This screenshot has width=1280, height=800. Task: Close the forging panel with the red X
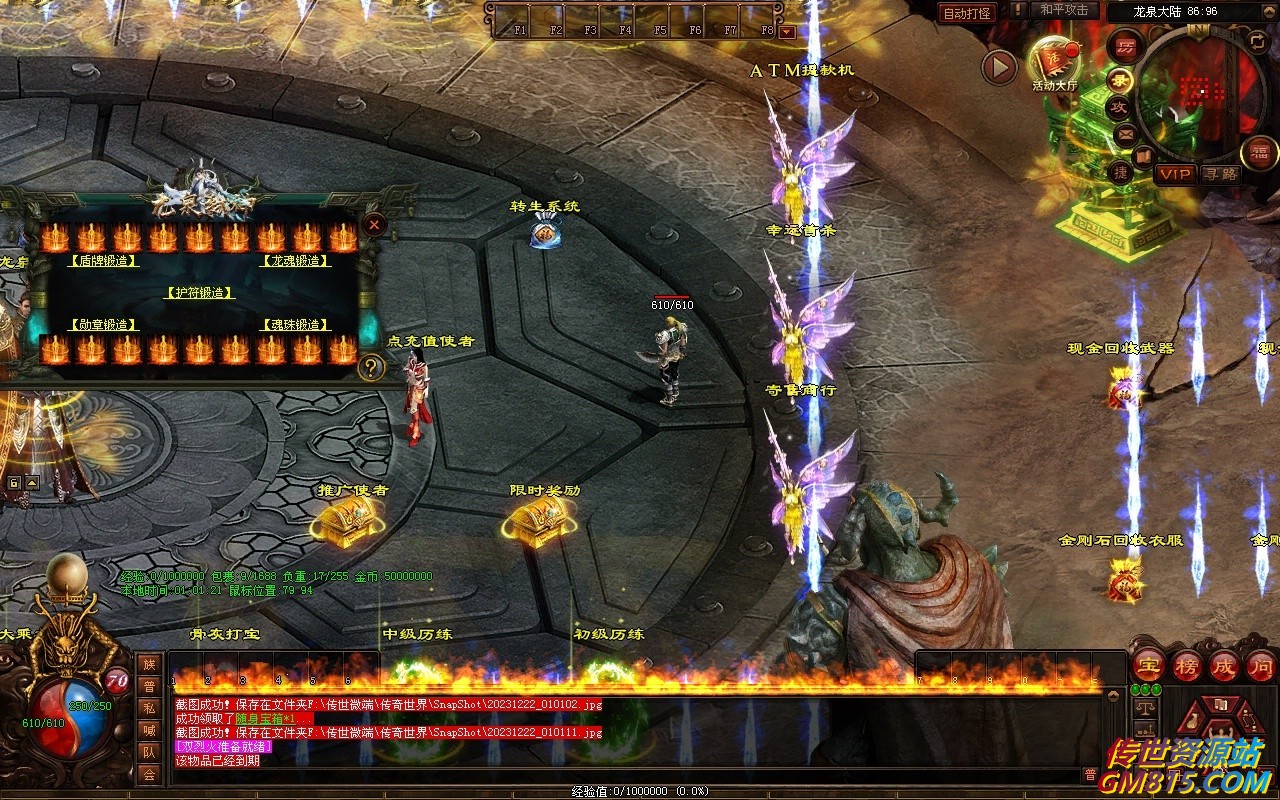[374, 225]
